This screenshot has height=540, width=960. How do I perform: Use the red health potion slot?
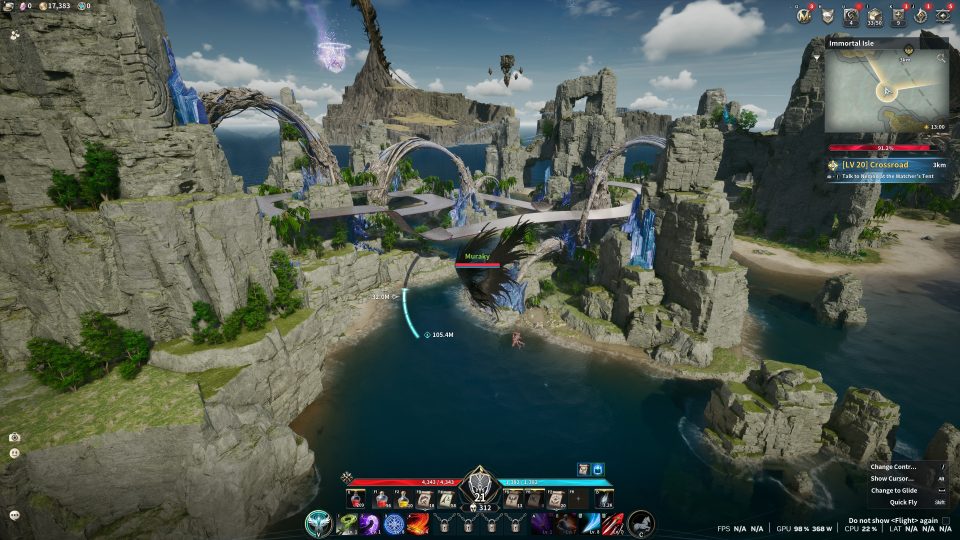pos(355,499)
